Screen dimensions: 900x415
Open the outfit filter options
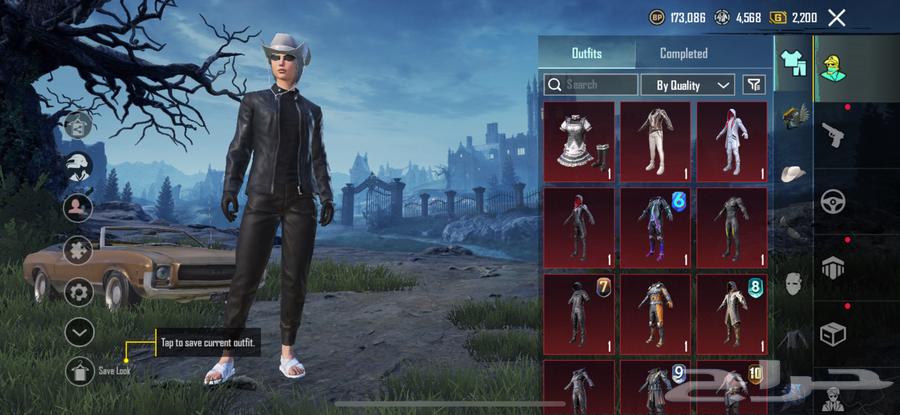click(754, 85)
